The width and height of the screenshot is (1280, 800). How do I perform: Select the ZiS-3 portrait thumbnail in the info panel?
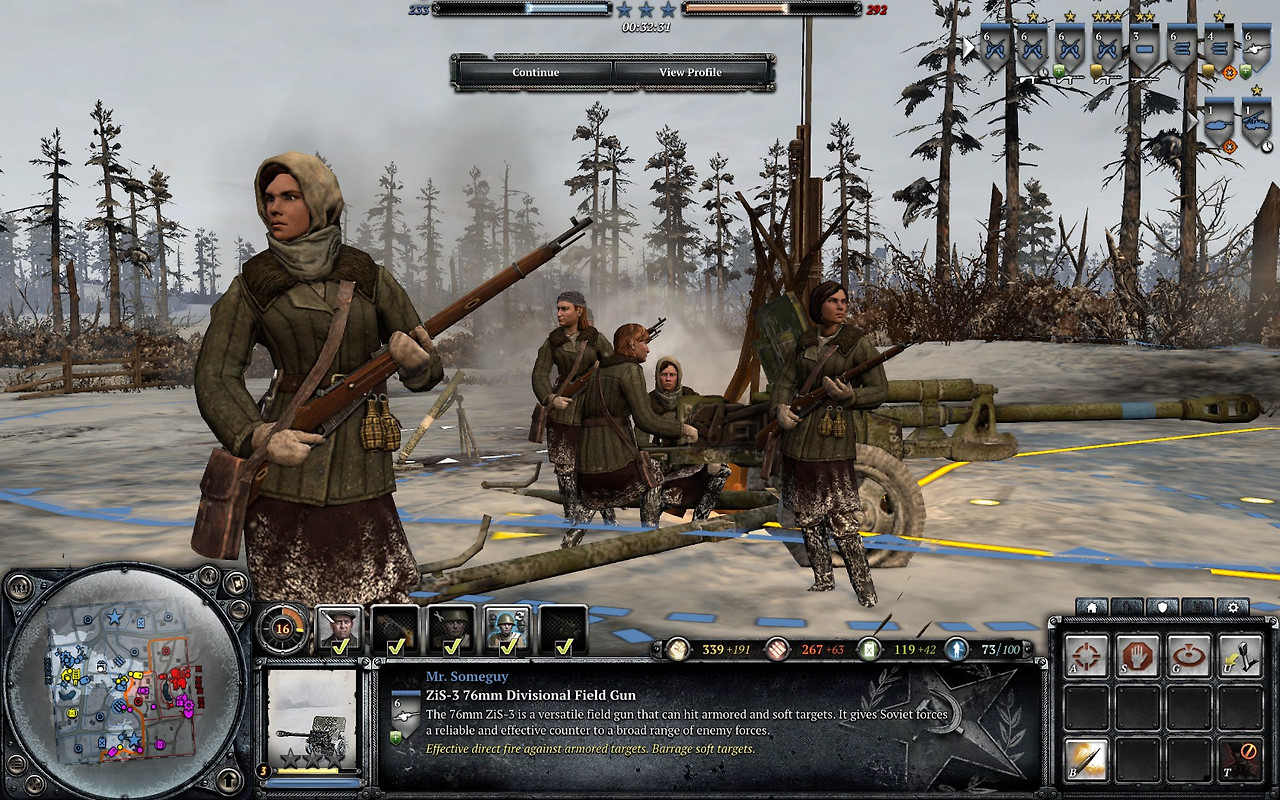coord(312,720)
